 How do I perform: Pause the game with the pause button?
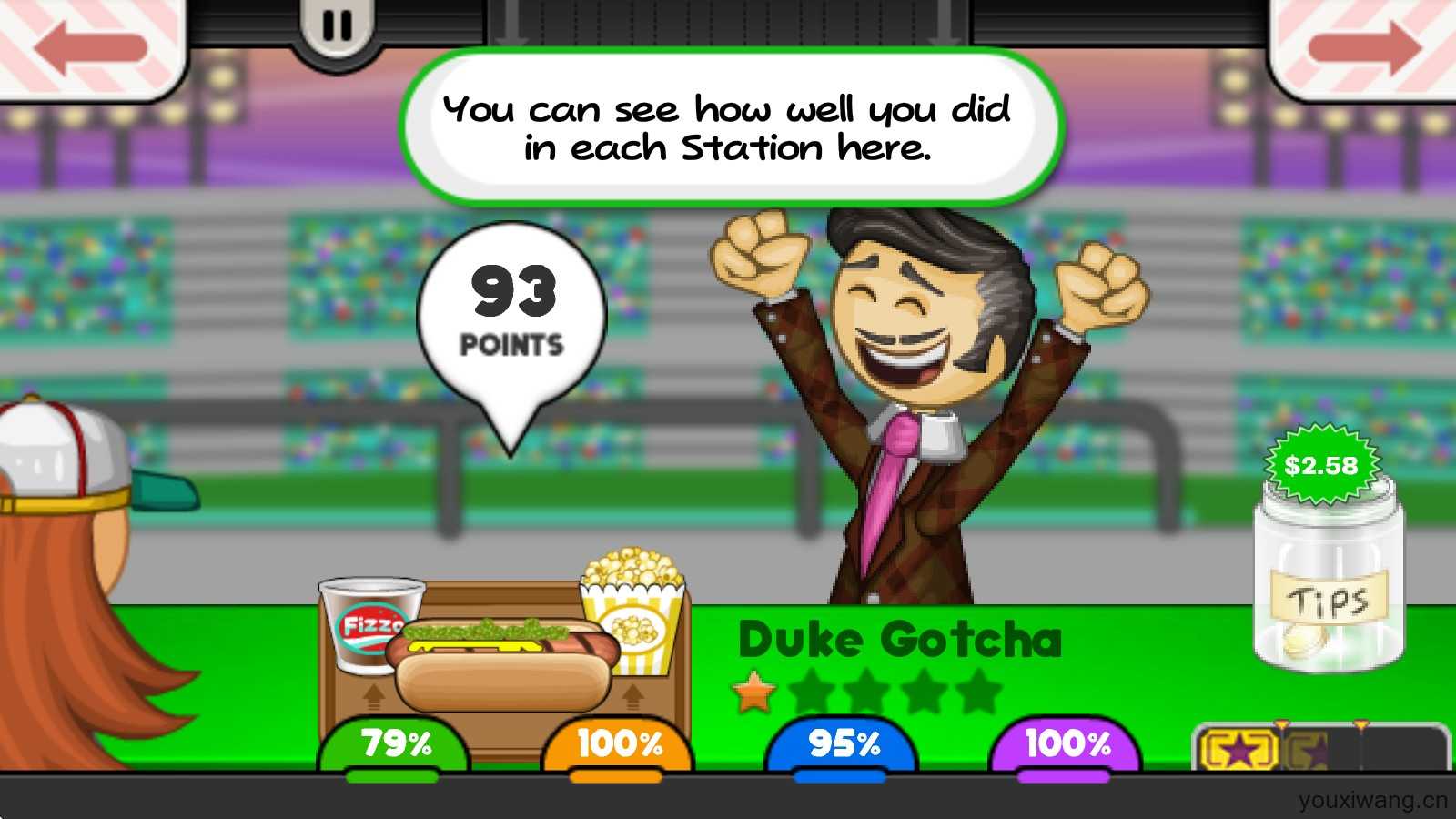point(338,27)
